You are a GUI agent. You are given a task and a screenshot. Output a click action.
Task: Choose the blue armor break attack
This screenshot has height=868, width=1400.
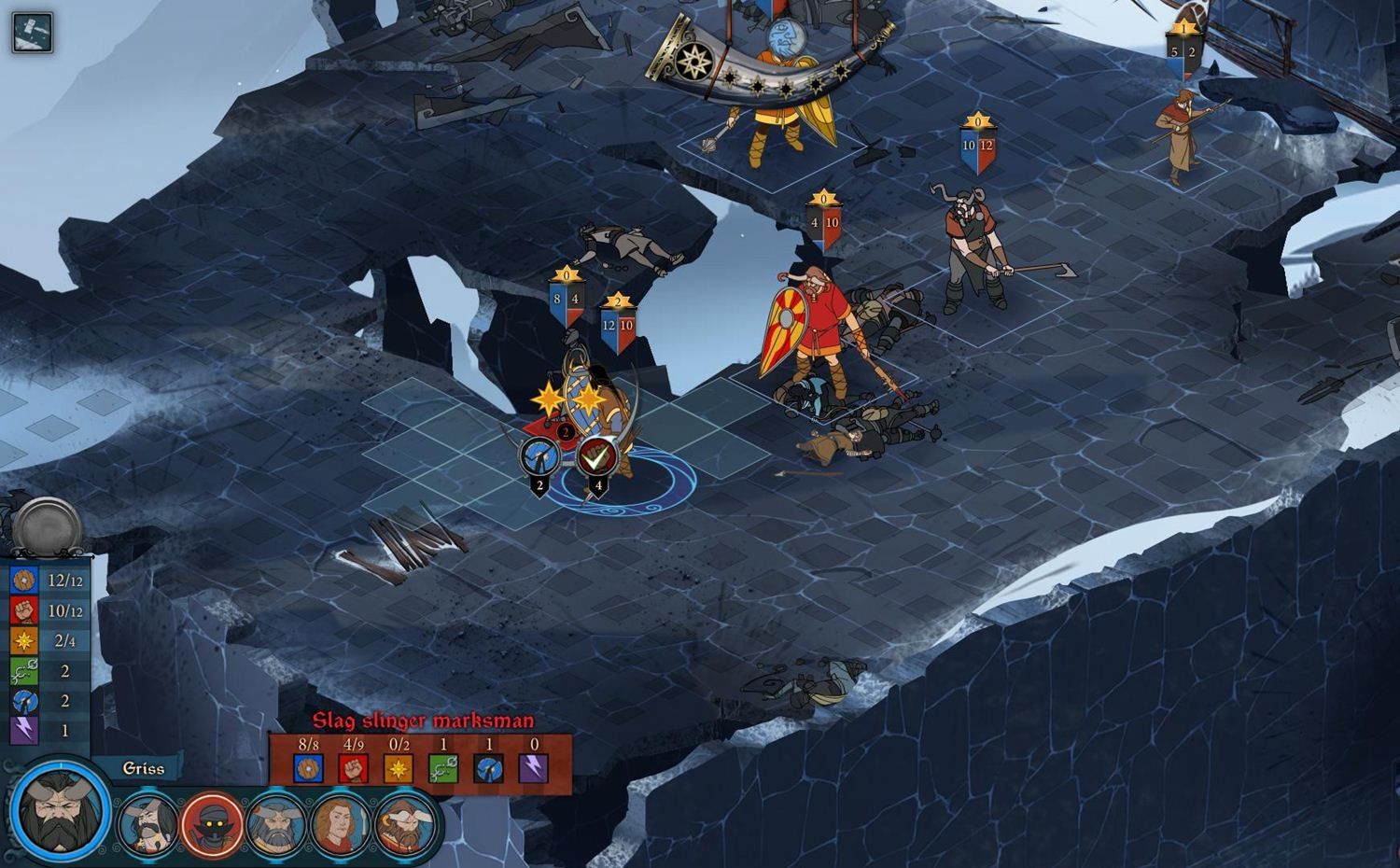[539, 455]
